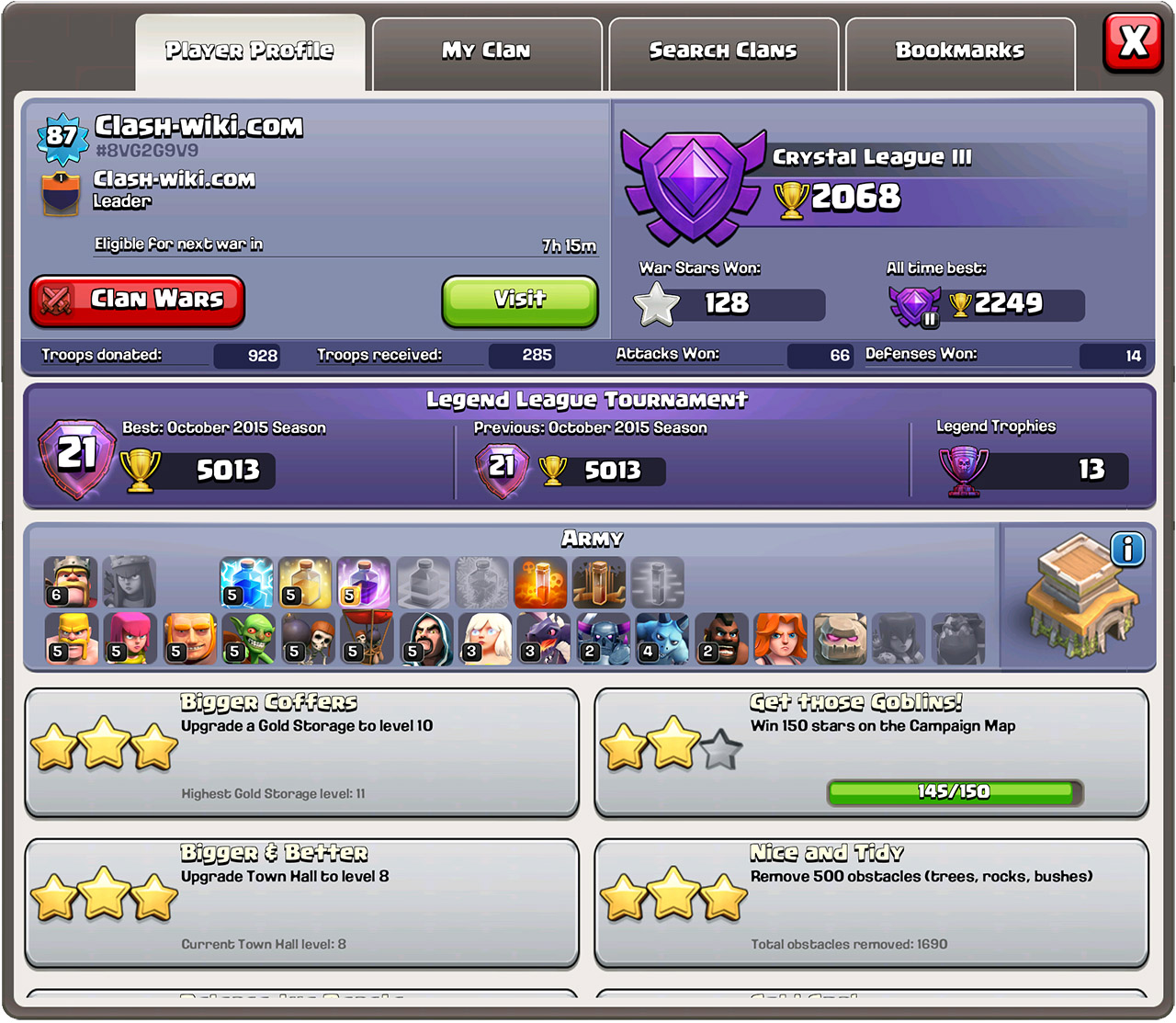Select the Wizard troop icon
This screenshot has width=1176, height=1023.
pyautogui.click(x=424, y=638)
